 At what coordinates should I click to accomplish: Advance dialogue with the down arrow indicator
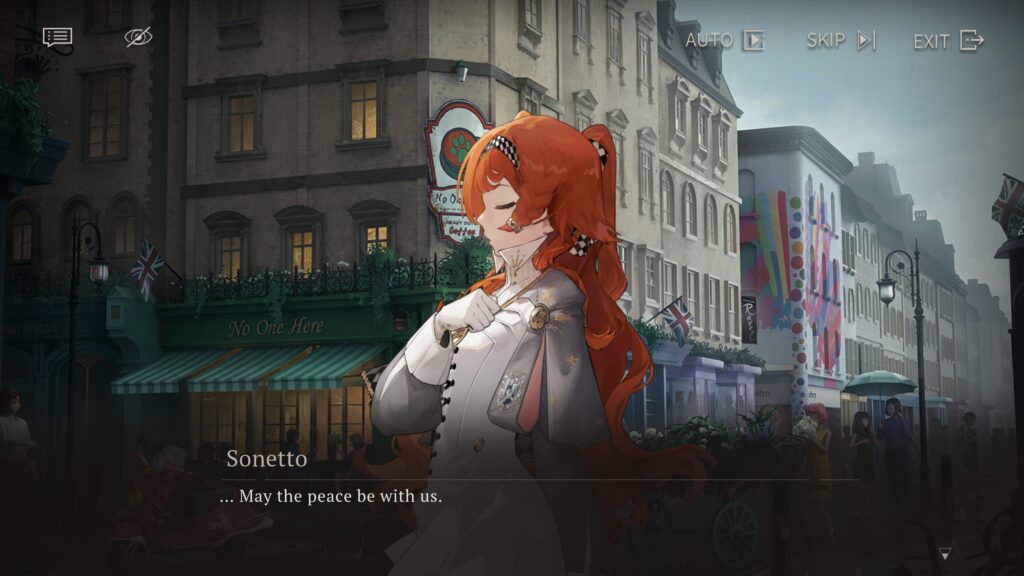coord(945,553)
